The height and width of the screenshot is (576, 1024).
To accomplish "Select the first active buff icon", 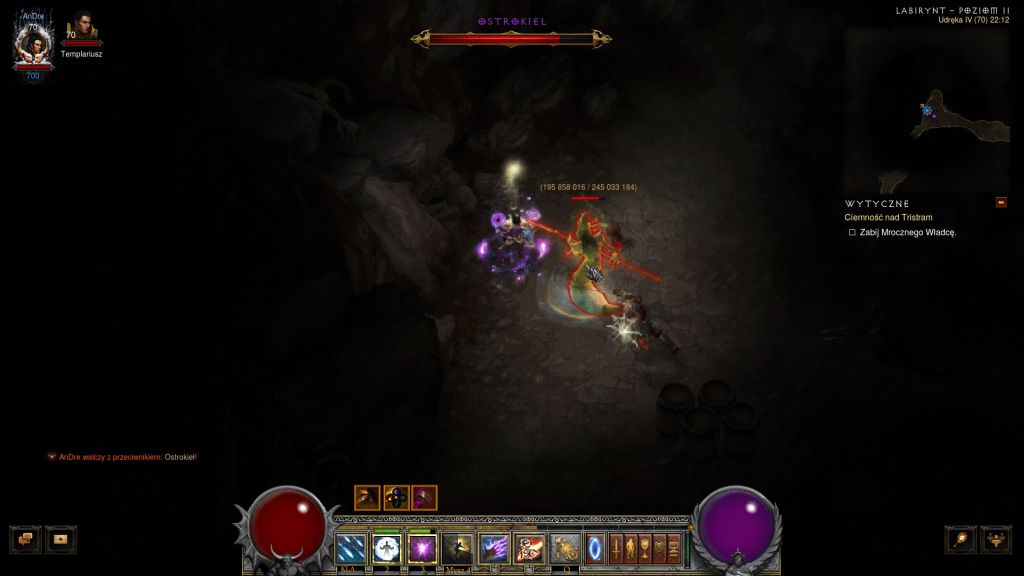I will [367, 497].
